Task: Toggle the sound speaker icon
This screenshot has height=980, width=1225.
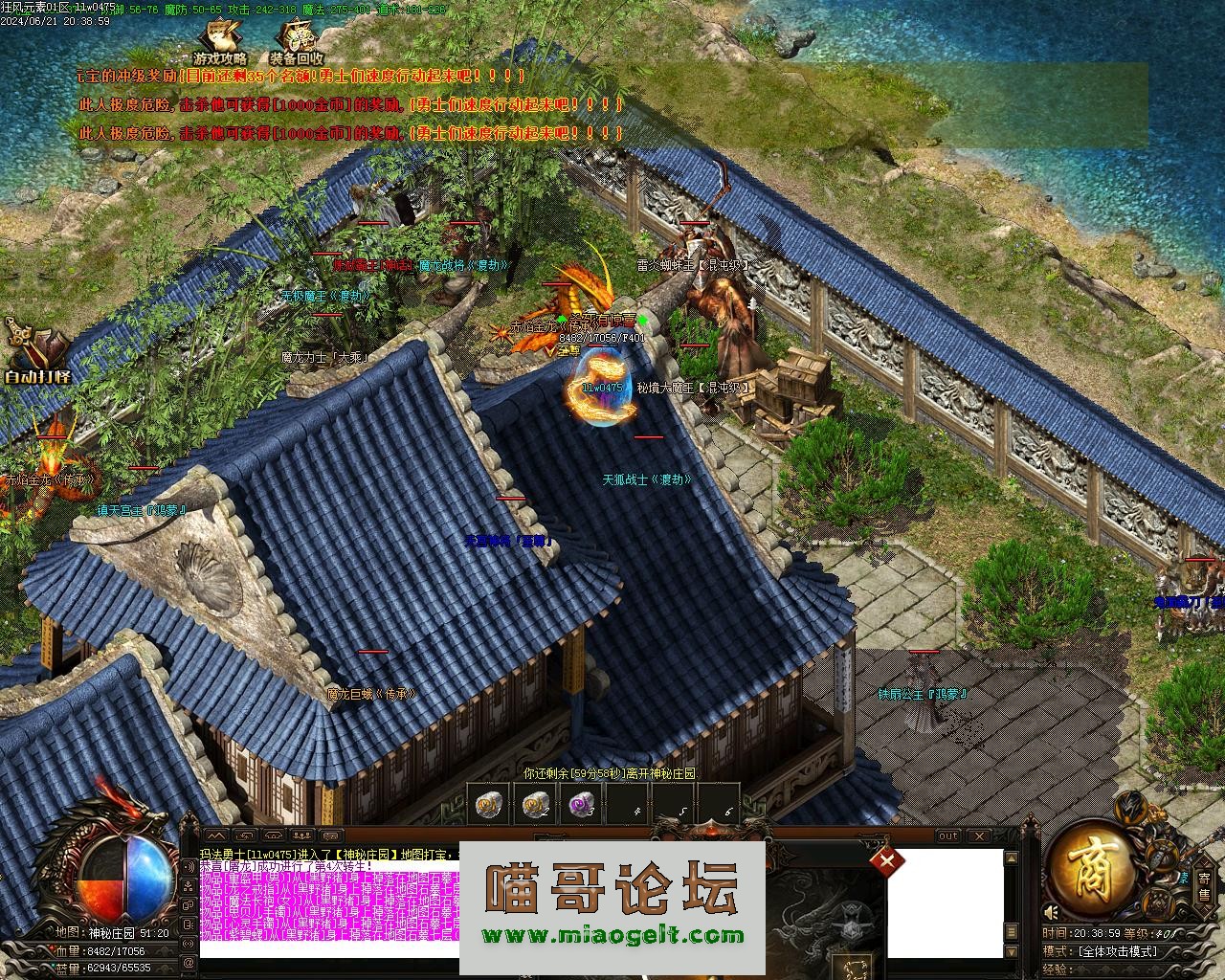Action: (x=1052, y=911)
